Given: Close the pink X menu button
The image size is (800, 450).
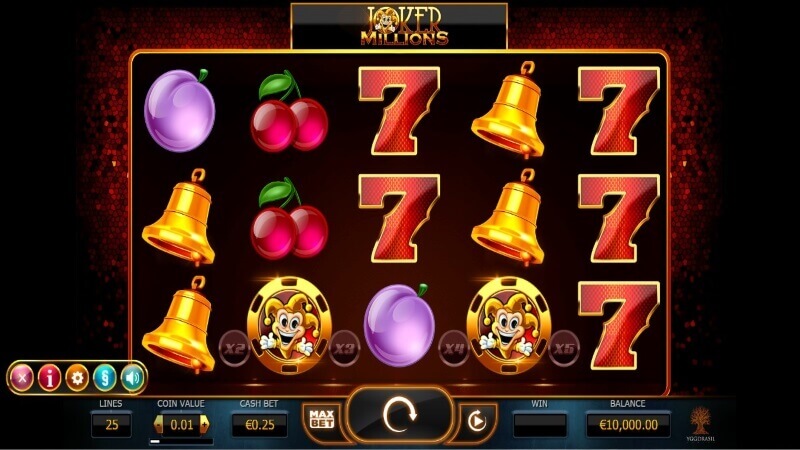Looking at the screenshot, I should click(x=21, y=377).
